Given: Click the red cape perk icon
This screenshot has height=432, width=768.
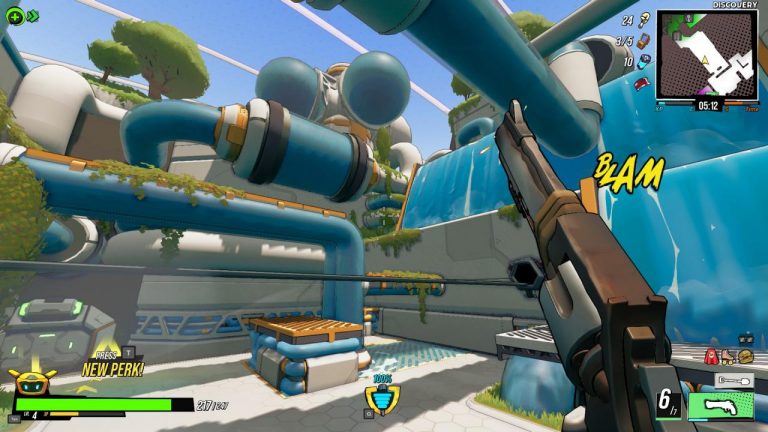Looking at the screenshot, I should tap(711, 356).
